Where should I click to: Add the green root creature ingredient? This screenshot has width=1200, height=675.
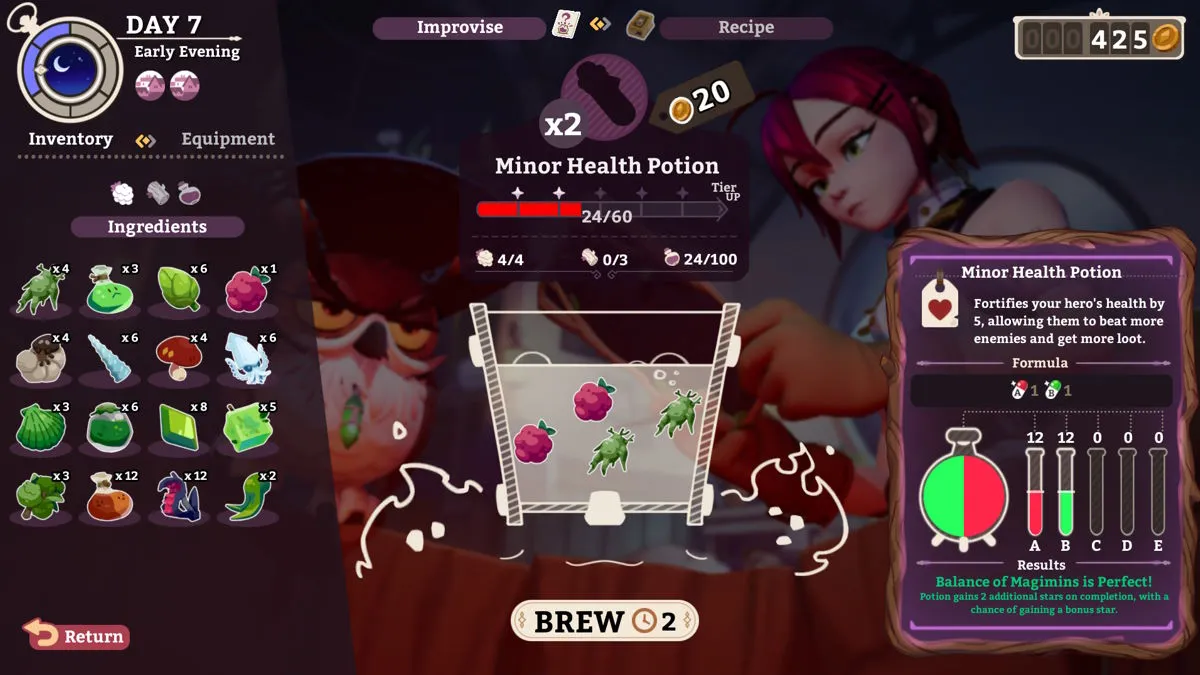point(39,290)
